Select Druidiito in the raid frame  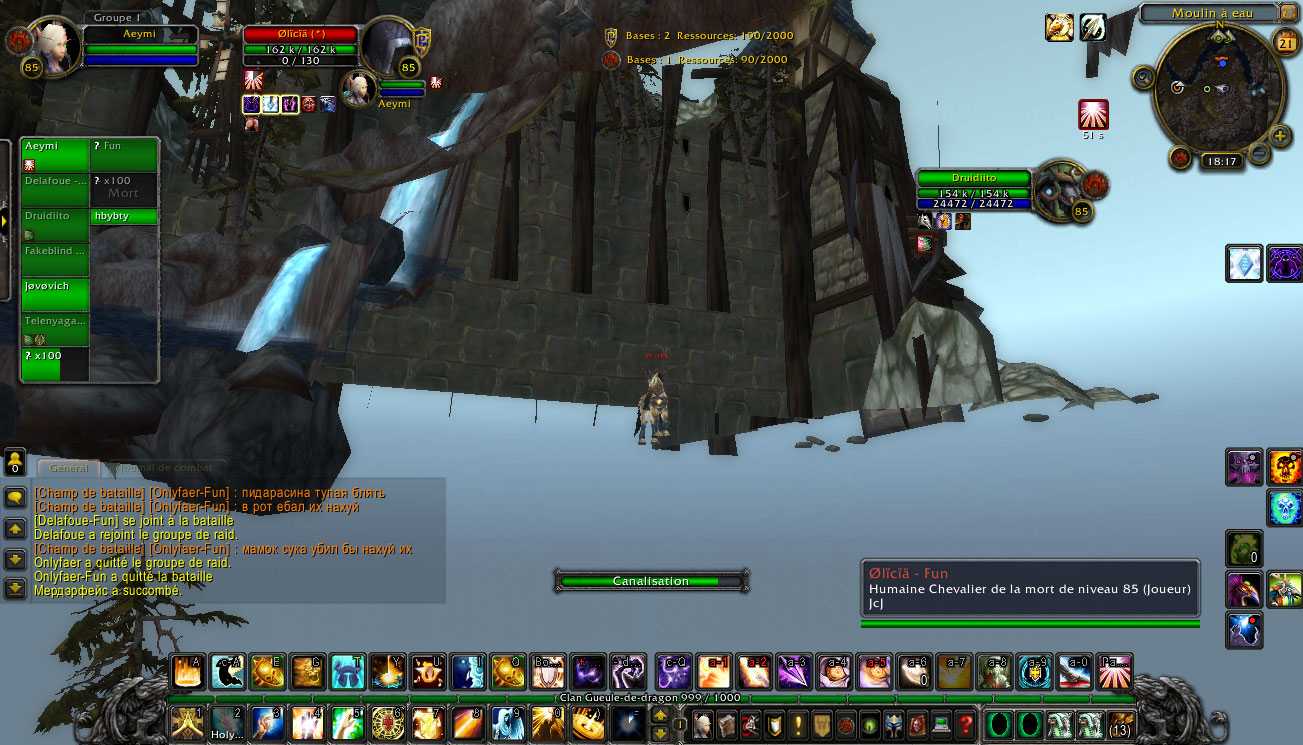(55, 224)
